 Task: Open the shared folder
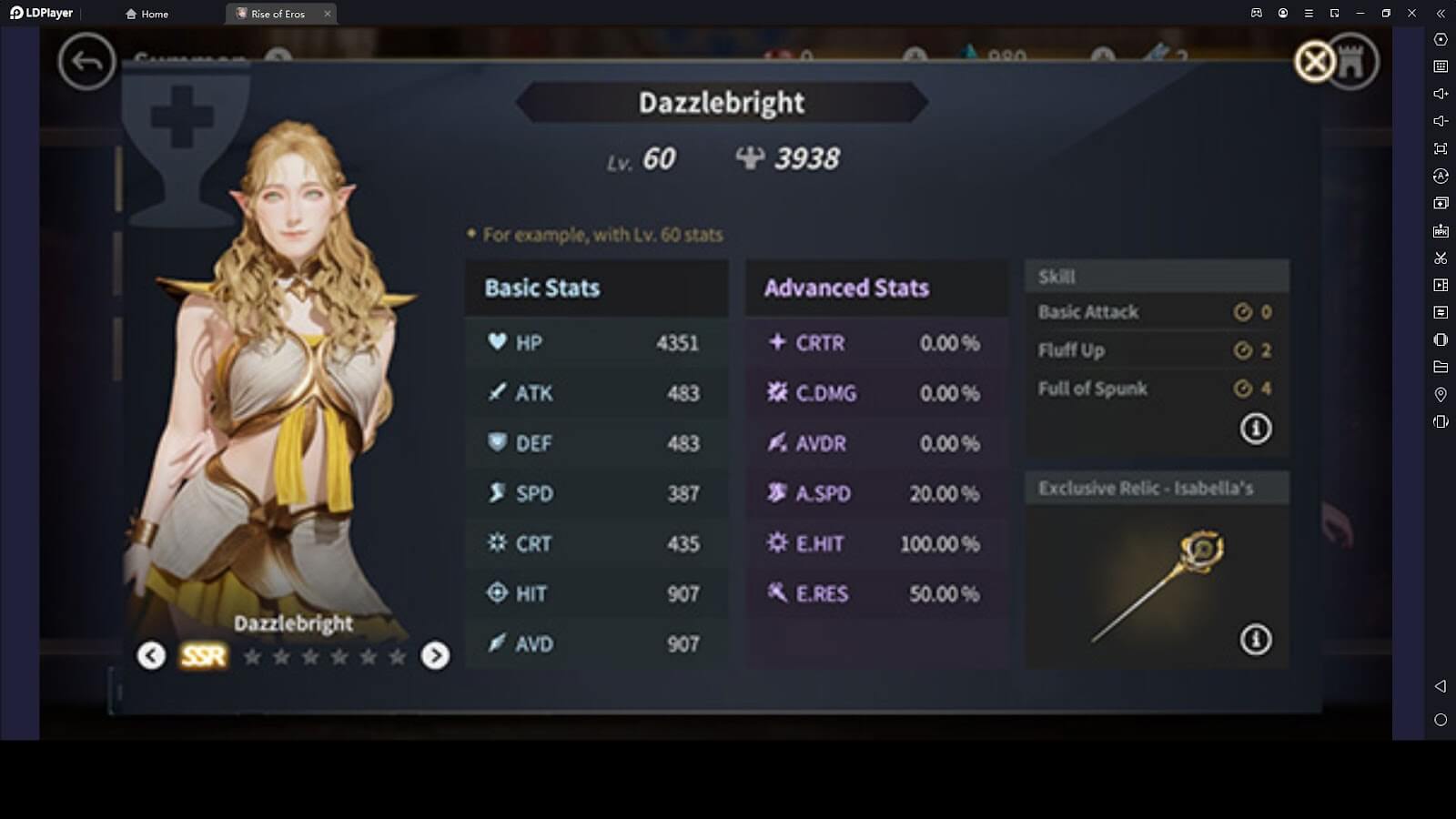click(1441, 366)
